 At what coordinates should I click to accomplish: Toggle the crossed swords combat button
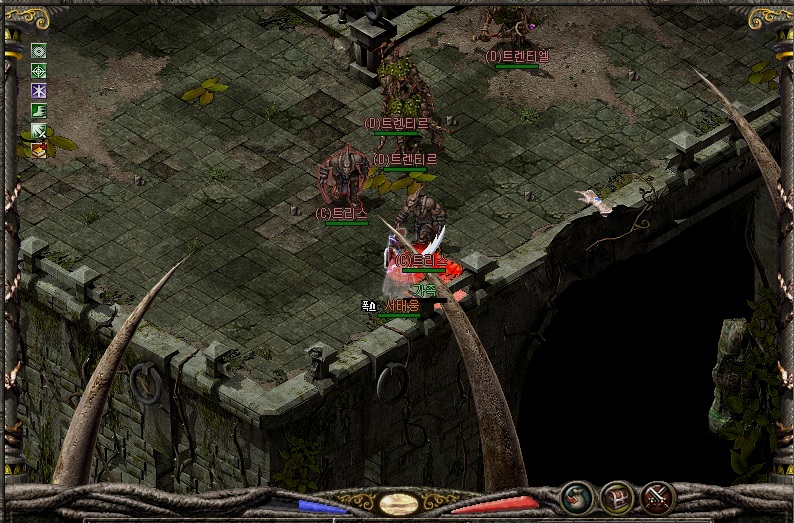click(657, 496)
